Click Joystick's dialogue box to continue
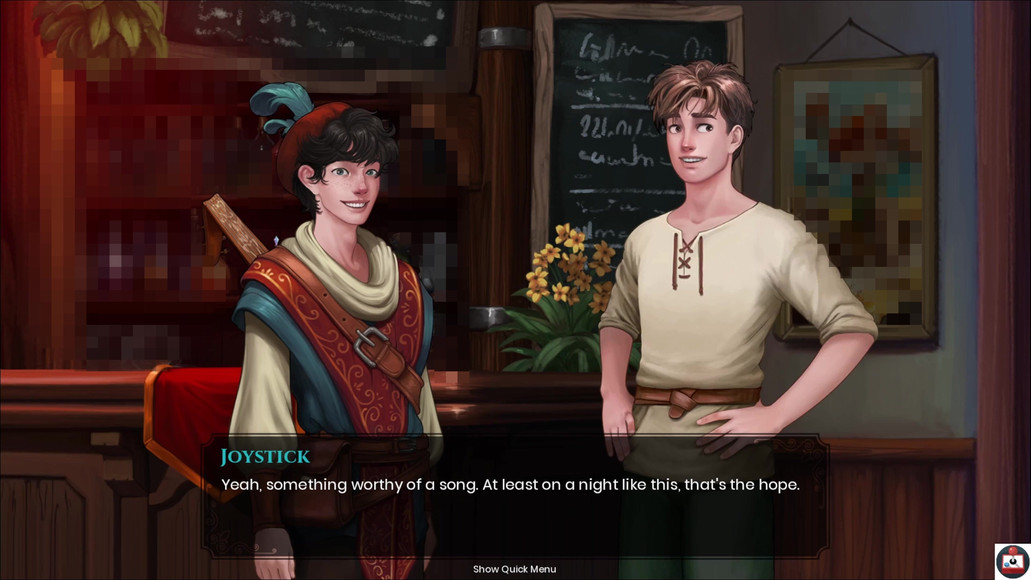Image resolution: width=1031 pixels, height=580 pixels. (515, 495)
